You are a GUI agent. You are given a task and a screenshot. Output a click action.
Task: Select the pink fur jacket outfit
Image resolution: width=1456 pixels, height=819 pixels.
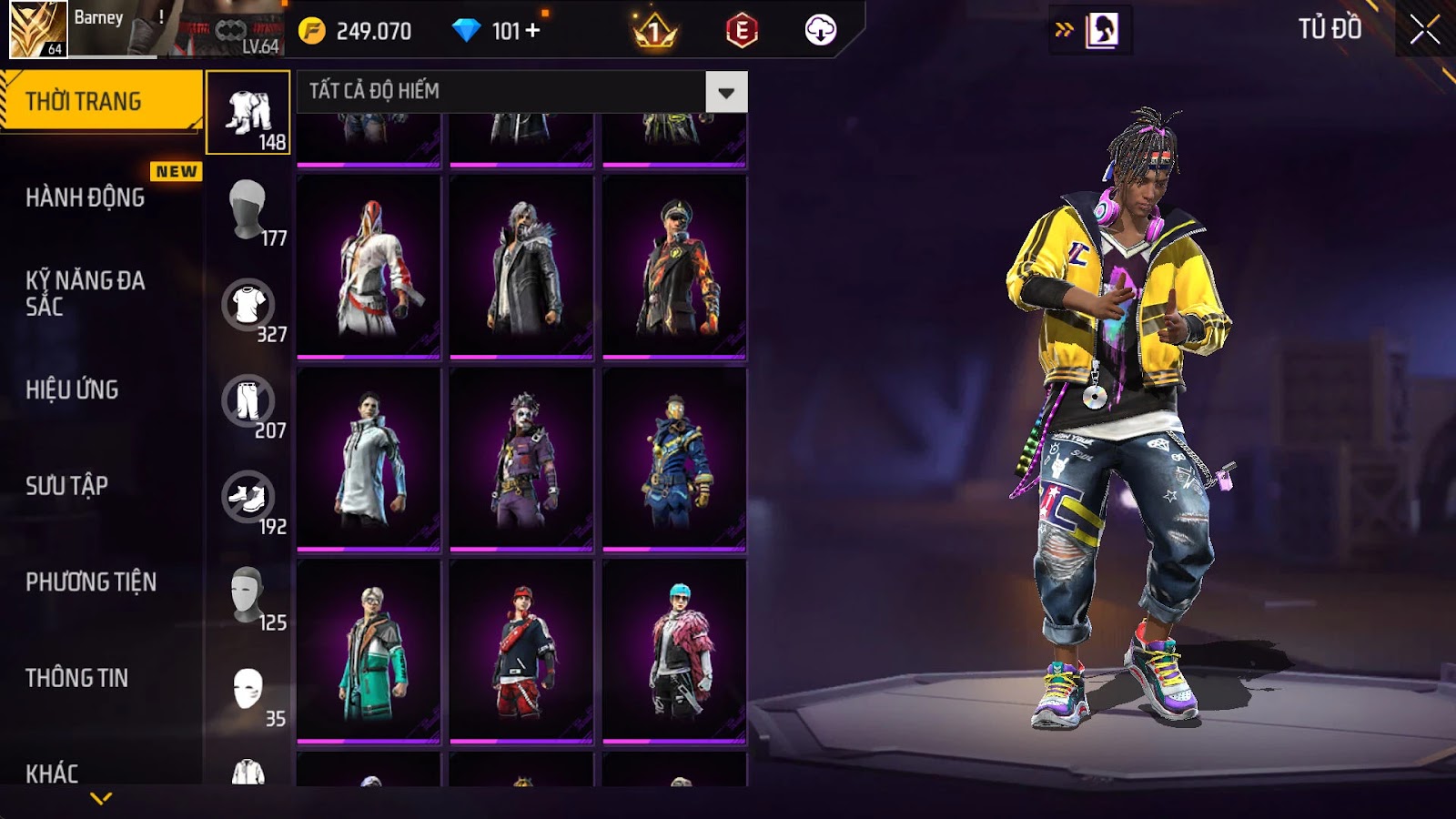click(x=674, y=651)
